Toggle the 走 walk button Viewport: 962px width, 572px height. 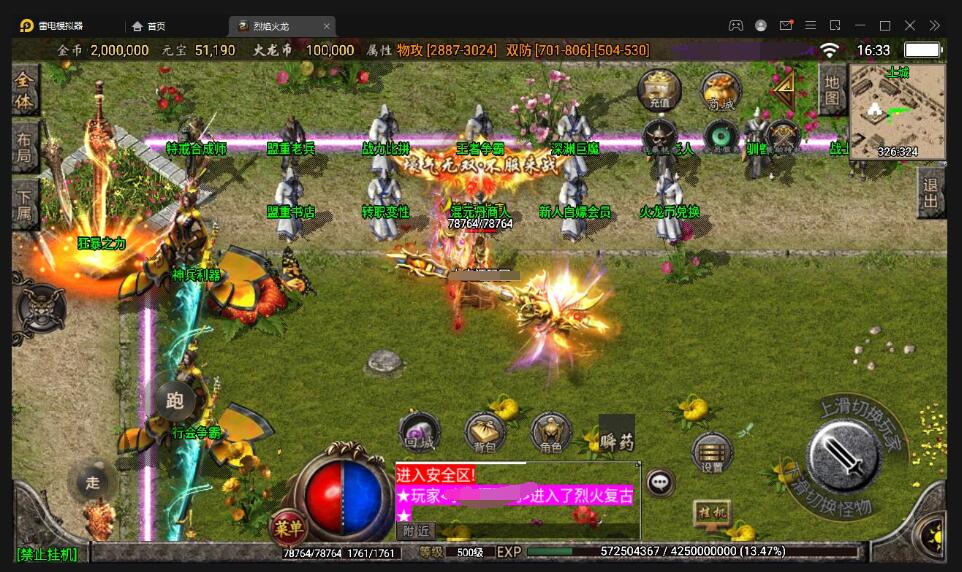(x=92, y=483)
